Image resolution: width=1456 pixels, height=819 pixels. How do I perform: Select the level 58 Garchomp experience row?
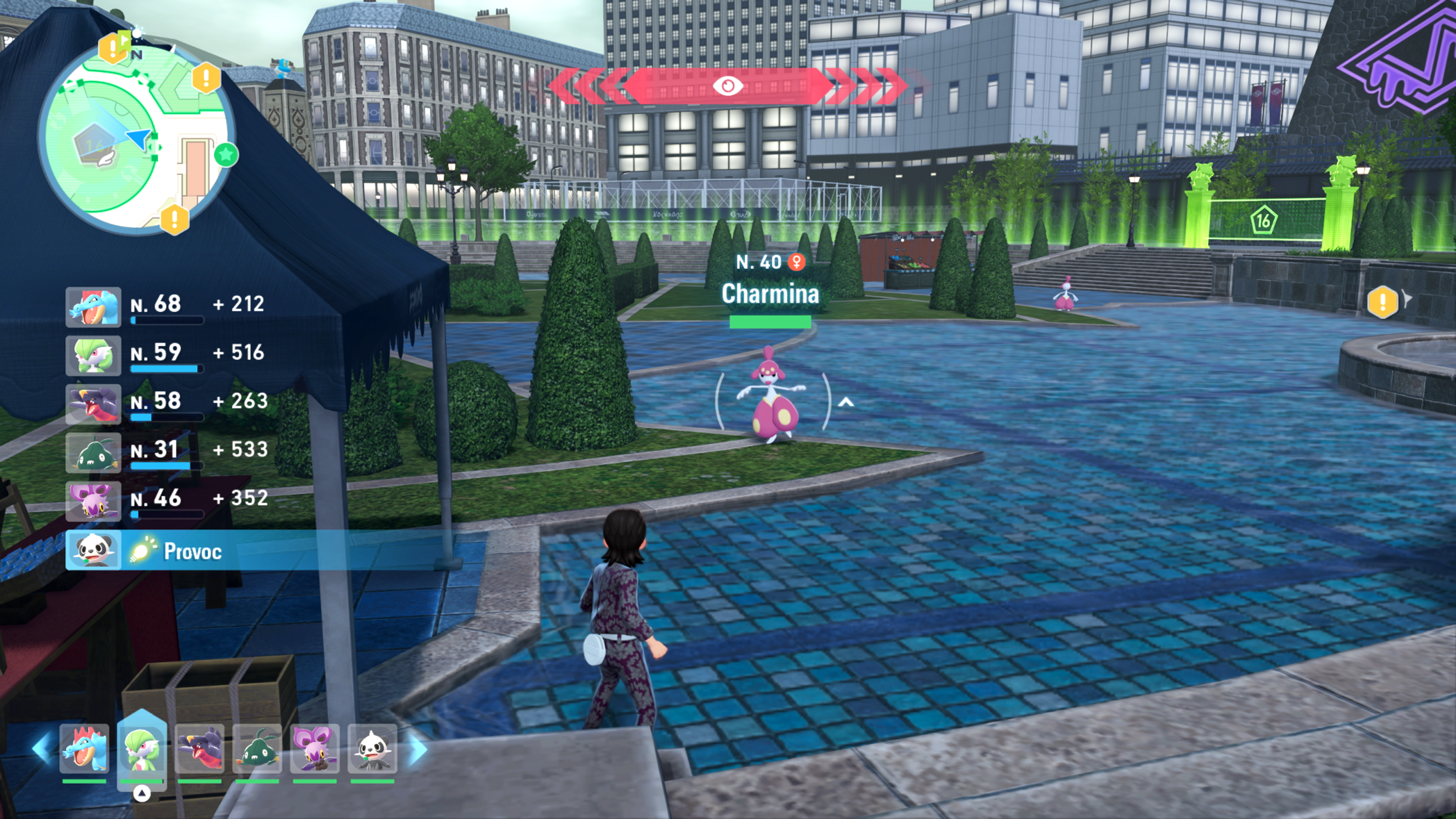click(167, 404)
